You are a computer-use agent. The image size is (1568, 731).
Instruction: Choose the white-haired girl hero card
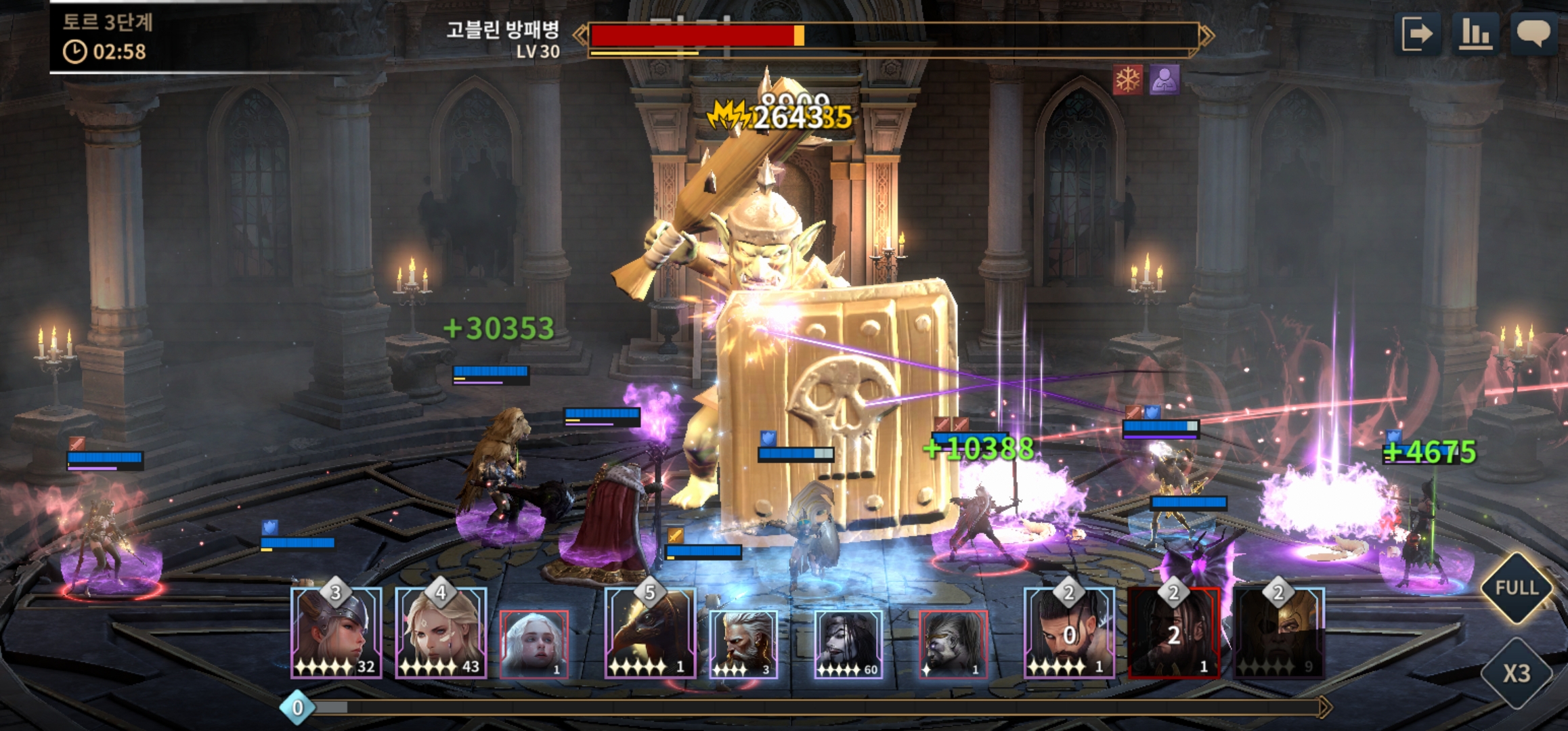click(534, 644)
